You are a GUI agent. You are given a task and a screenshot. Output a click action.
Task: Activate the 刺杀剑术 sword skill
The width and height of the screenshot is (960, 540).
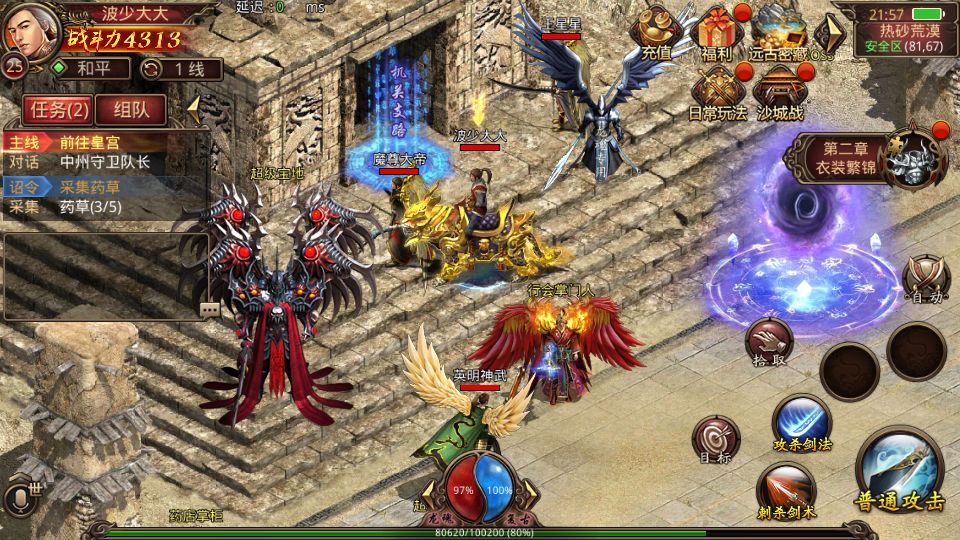pyautogui.click(x=786, y=492)
